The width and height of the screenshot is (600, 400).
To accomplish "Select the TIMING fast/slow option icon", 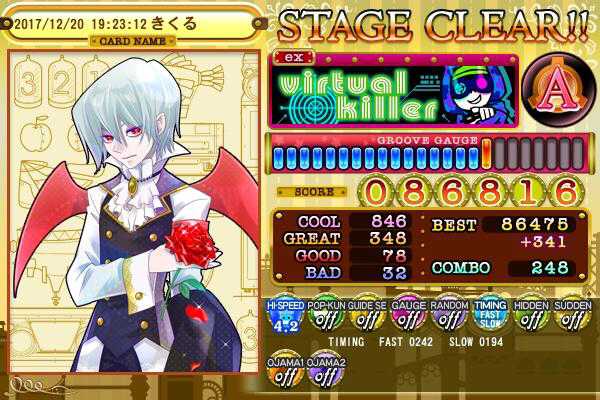I will (x=487, y=317).
